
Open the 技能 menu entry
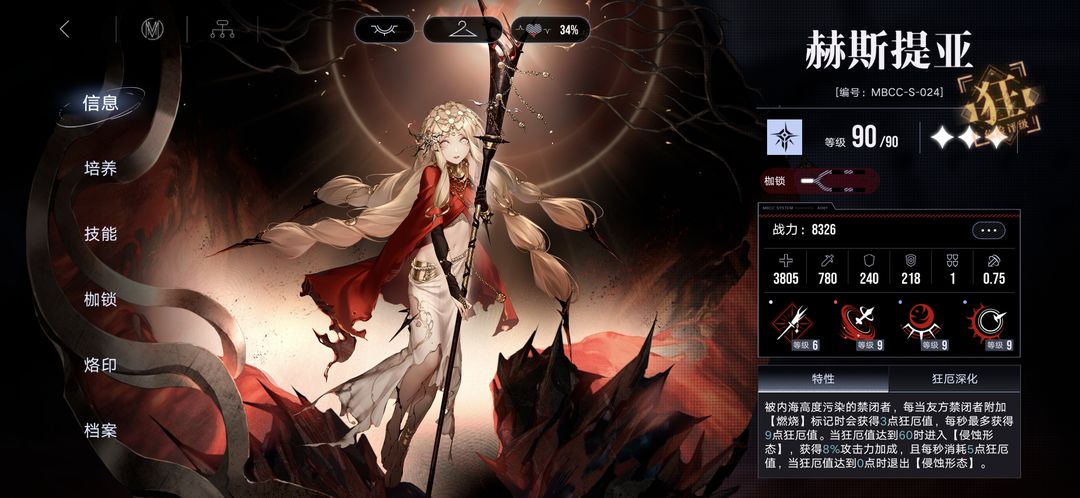coord(101,234)
